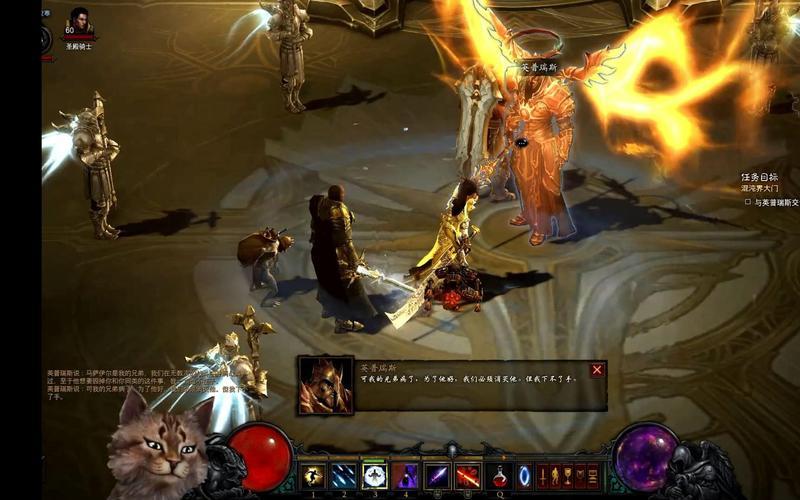Click the quest objective tracker entry

coord(772,202)
